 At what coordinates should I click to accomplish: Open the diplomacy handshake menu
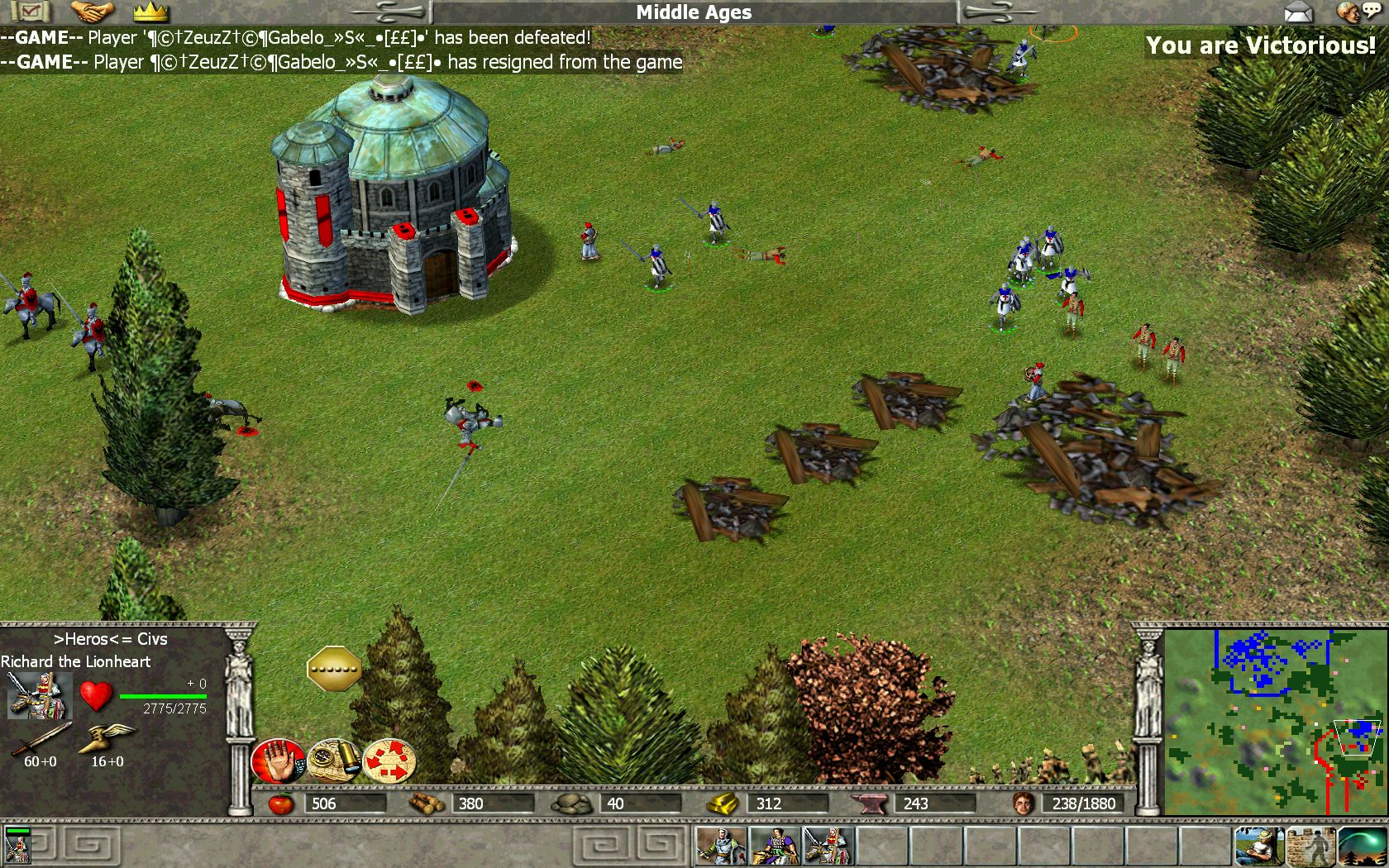pos(91,12)
